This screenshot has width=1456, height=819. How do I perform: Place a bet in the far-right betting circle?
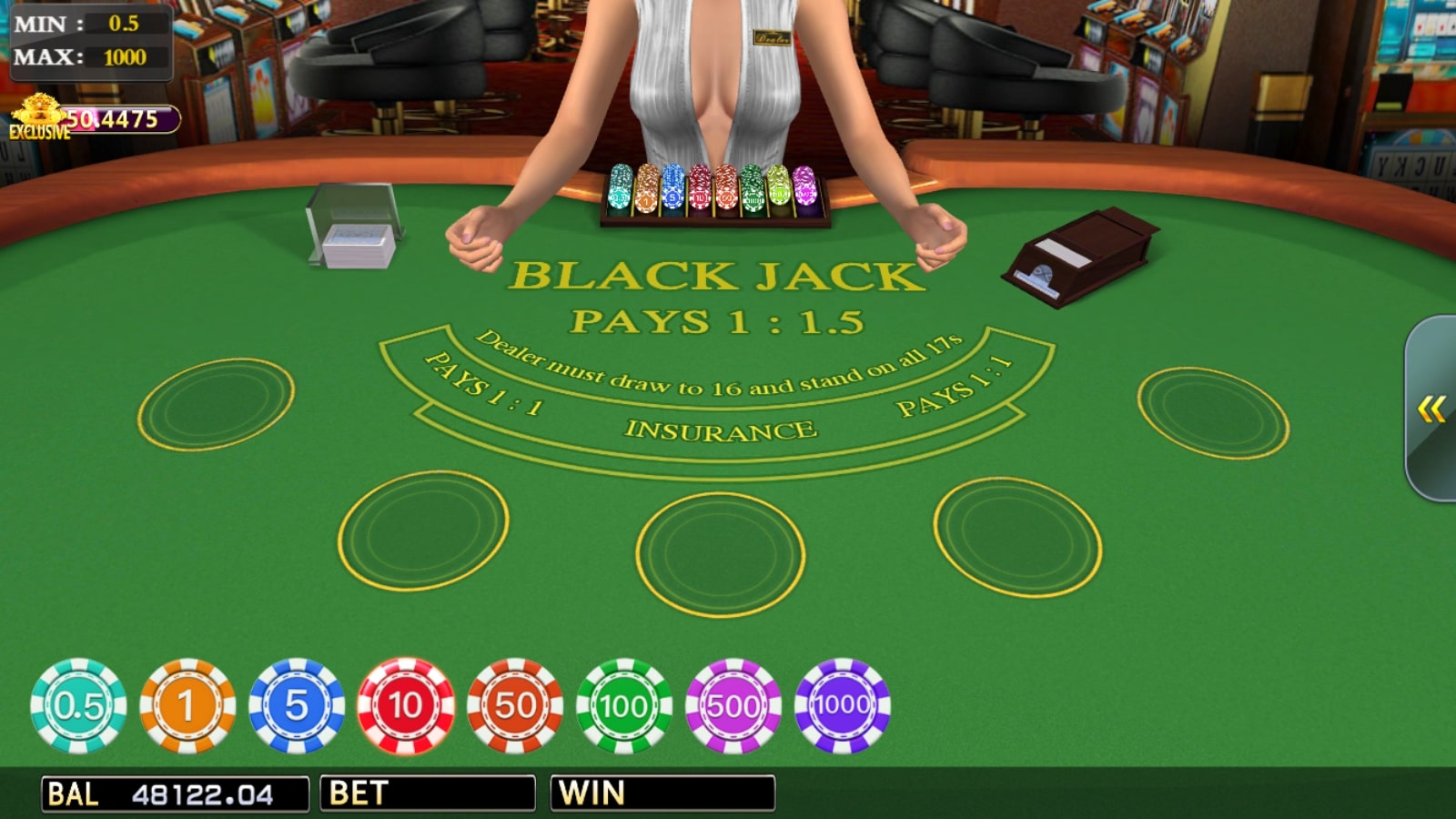point(1215,409)
